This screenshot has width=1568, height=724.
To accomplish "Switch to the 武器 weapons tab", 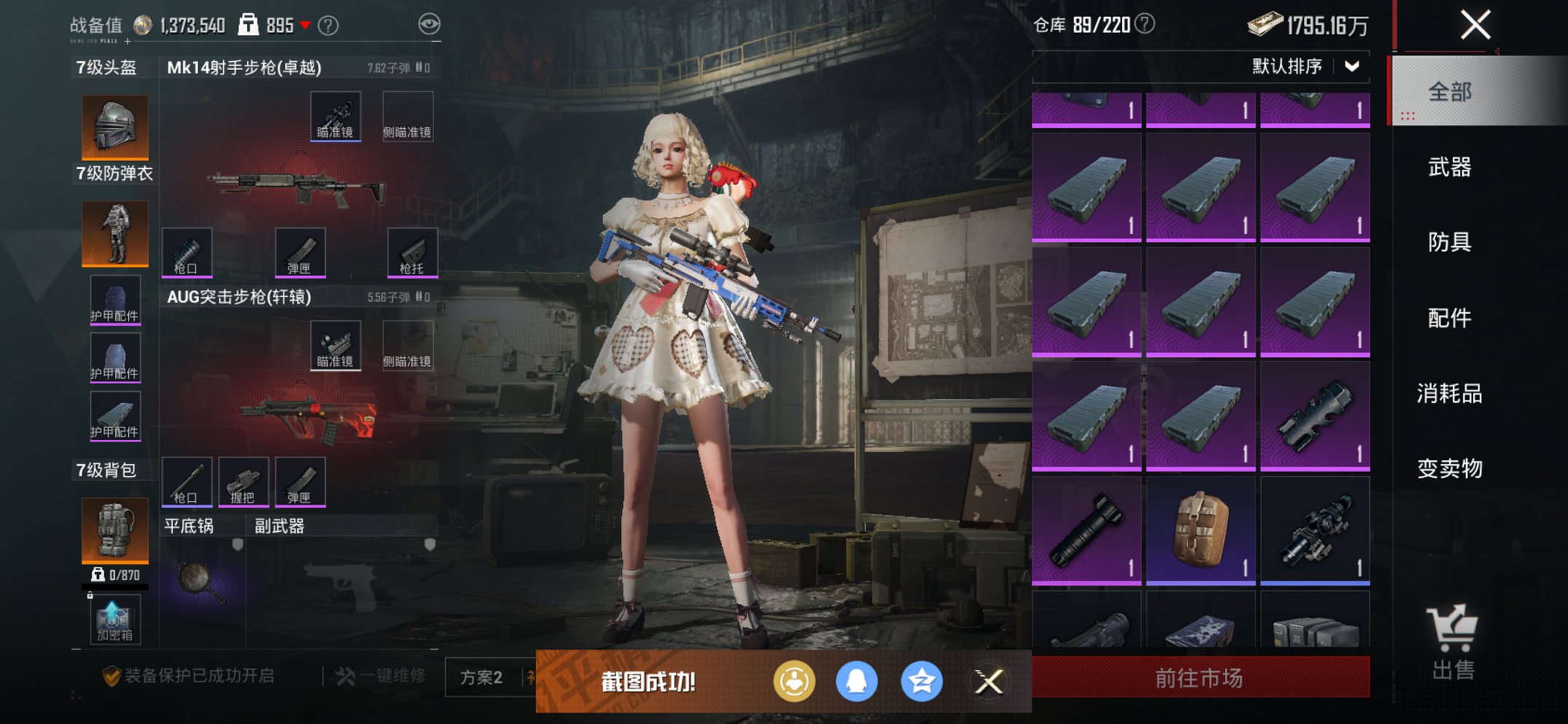I will pyautogui.click(x=1449, y=168).
